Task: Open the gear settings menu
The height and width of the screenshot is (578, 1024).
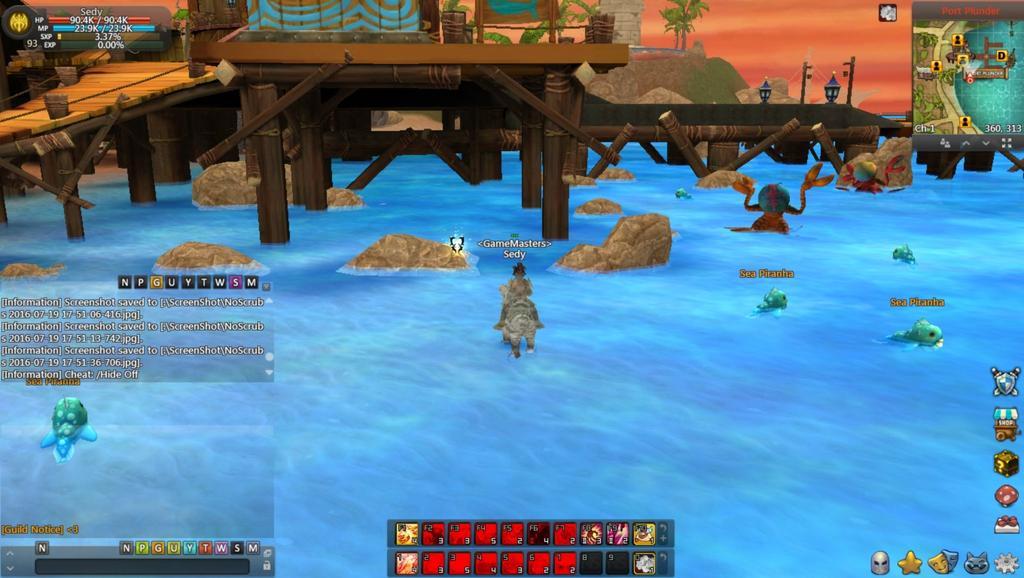Action: click(1006, 562)
